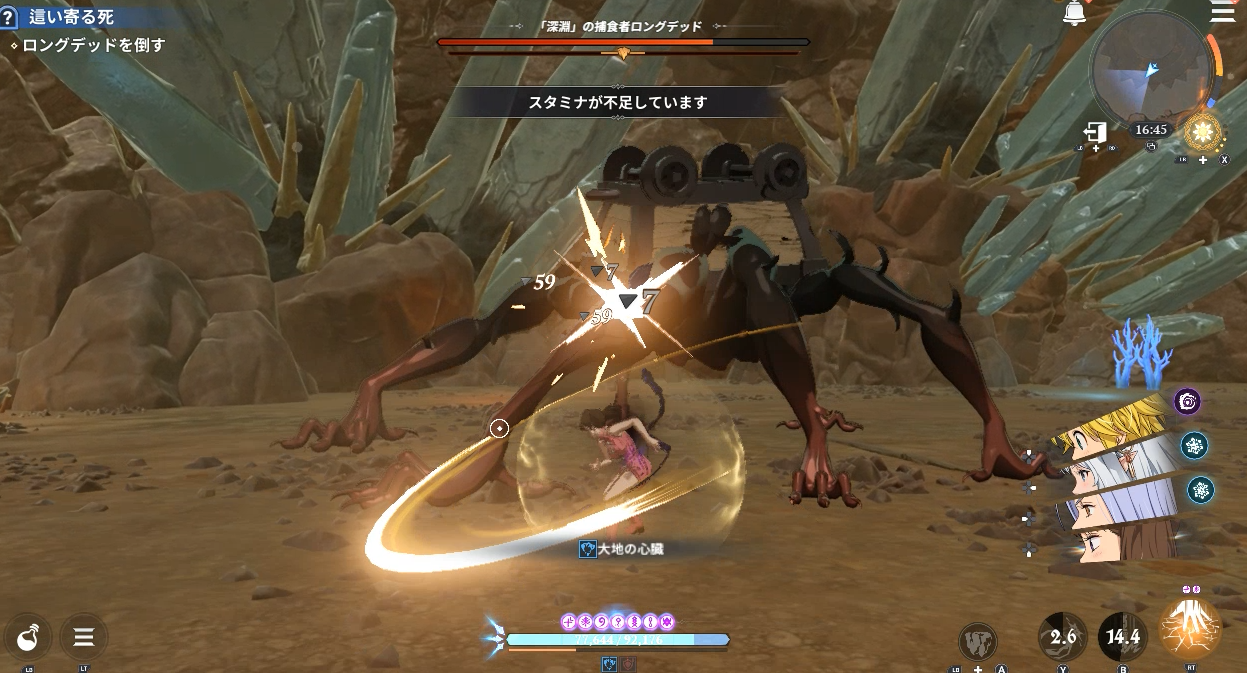Screen dimensions: 1247x673
Task: Open the notification bell
Action: 1075,13
